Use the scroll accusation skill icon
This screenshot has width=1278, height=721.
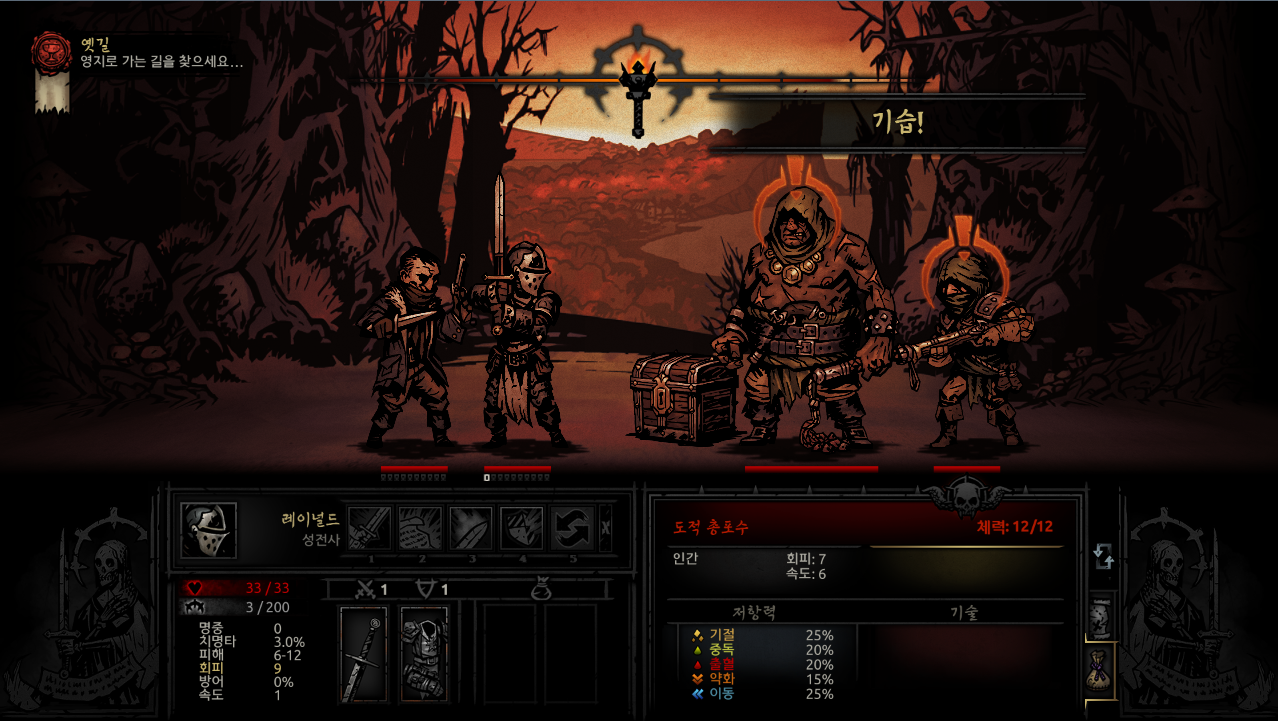(x=420, y=527)
